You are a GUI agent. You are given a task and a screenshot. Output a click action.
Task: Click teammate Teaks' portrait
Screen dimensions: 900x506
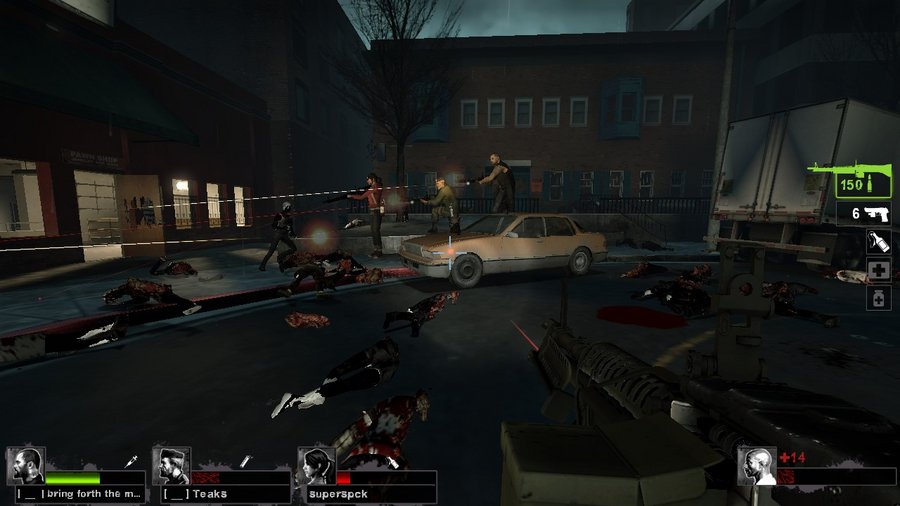coord(172,466)
